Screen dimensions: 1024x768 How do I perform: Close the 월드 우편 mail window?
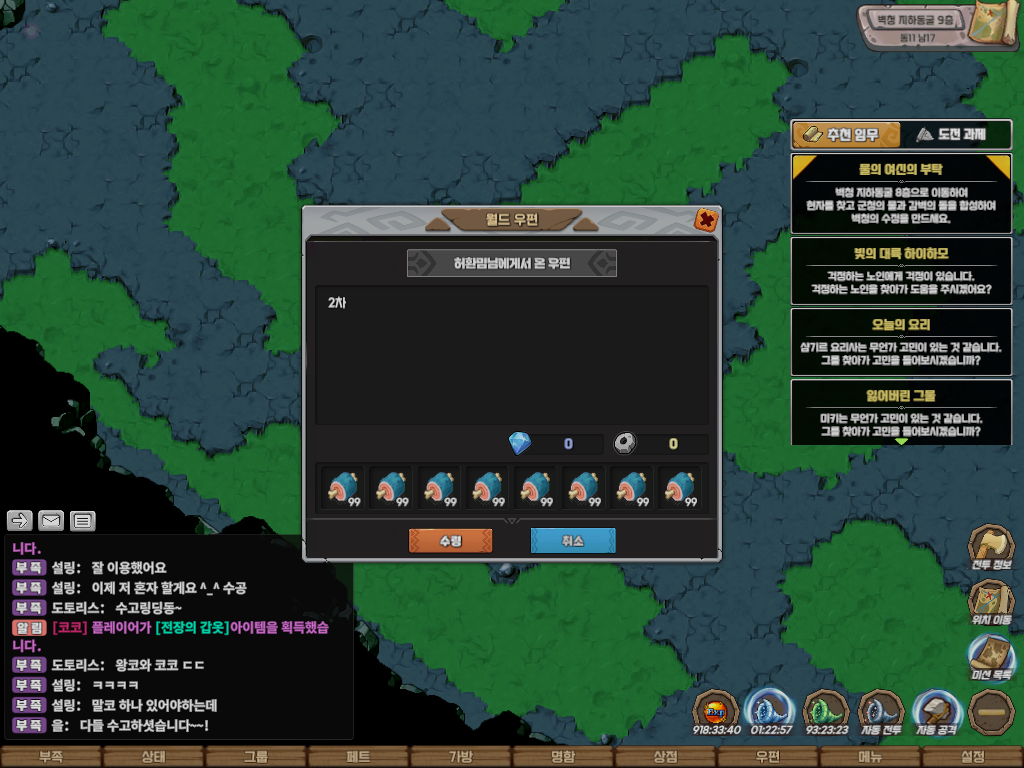[x=705, y=219]
